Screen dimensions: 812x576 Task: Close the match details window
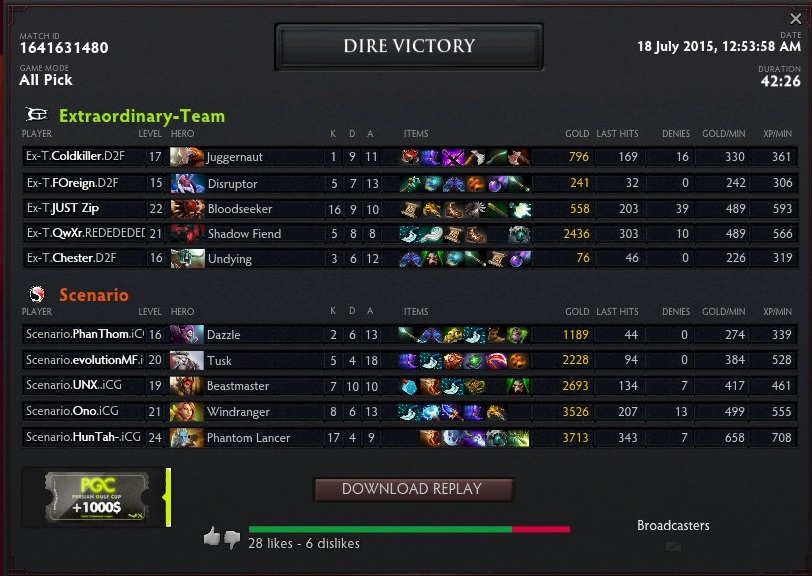coord(795,19)
